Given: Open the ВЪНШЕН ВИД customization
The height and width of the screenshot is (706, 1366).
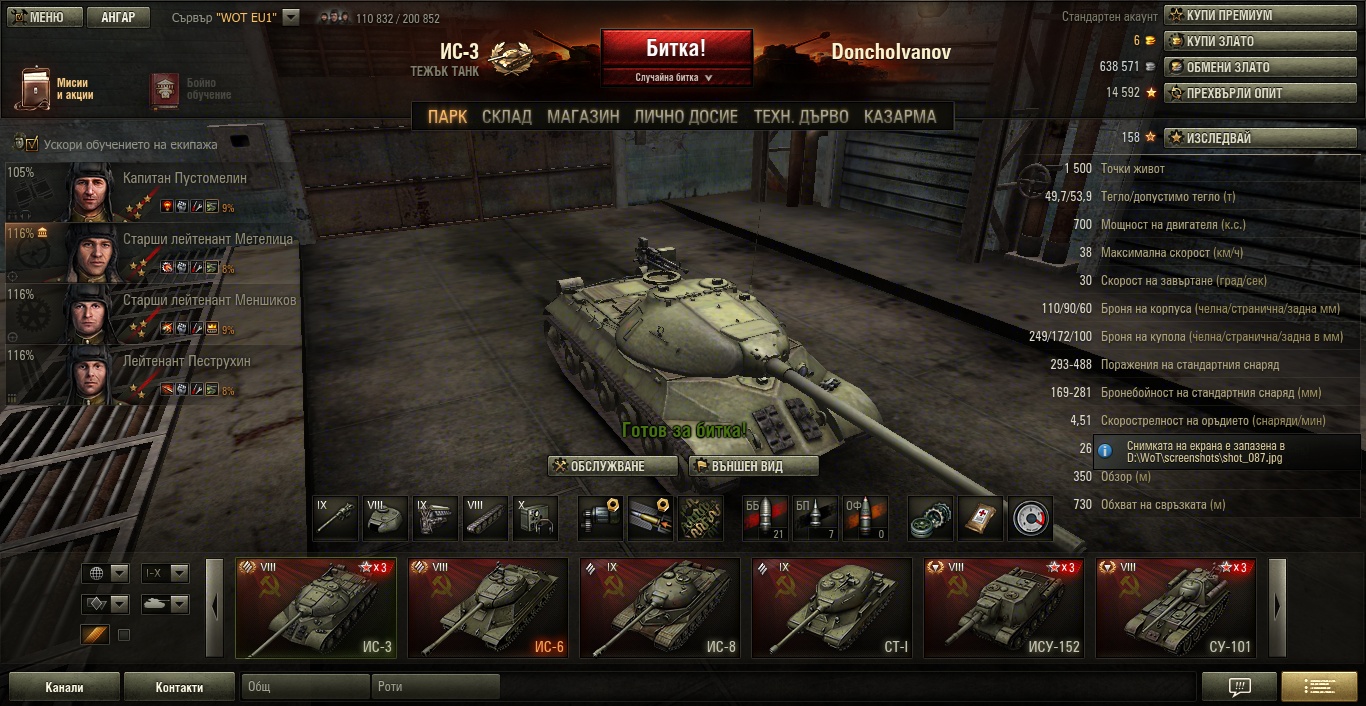Looking at the screenshot, I should (x=753, y=466).
